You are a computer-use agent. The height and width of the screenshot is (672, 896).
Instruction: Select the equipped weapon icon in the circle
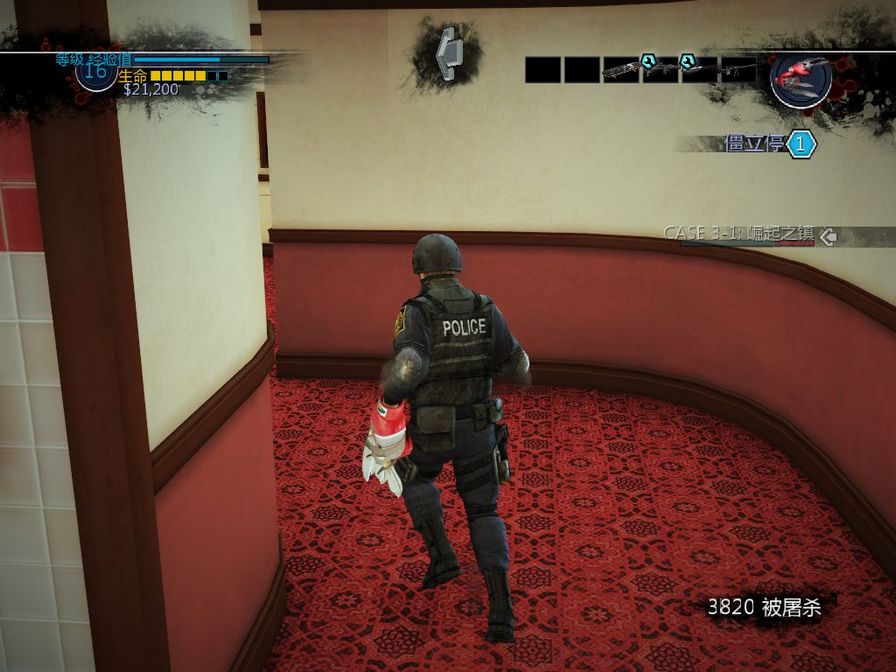tap(799, 78)
